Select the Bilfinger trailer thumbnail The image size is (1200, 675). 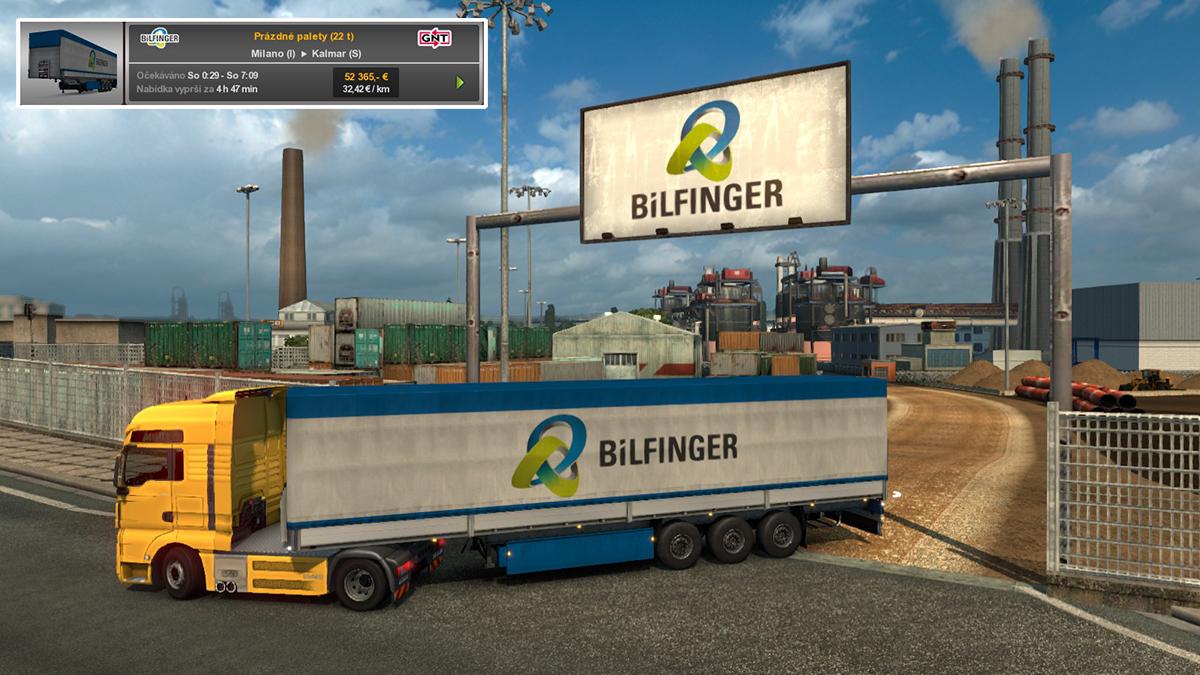pos(72,63)
